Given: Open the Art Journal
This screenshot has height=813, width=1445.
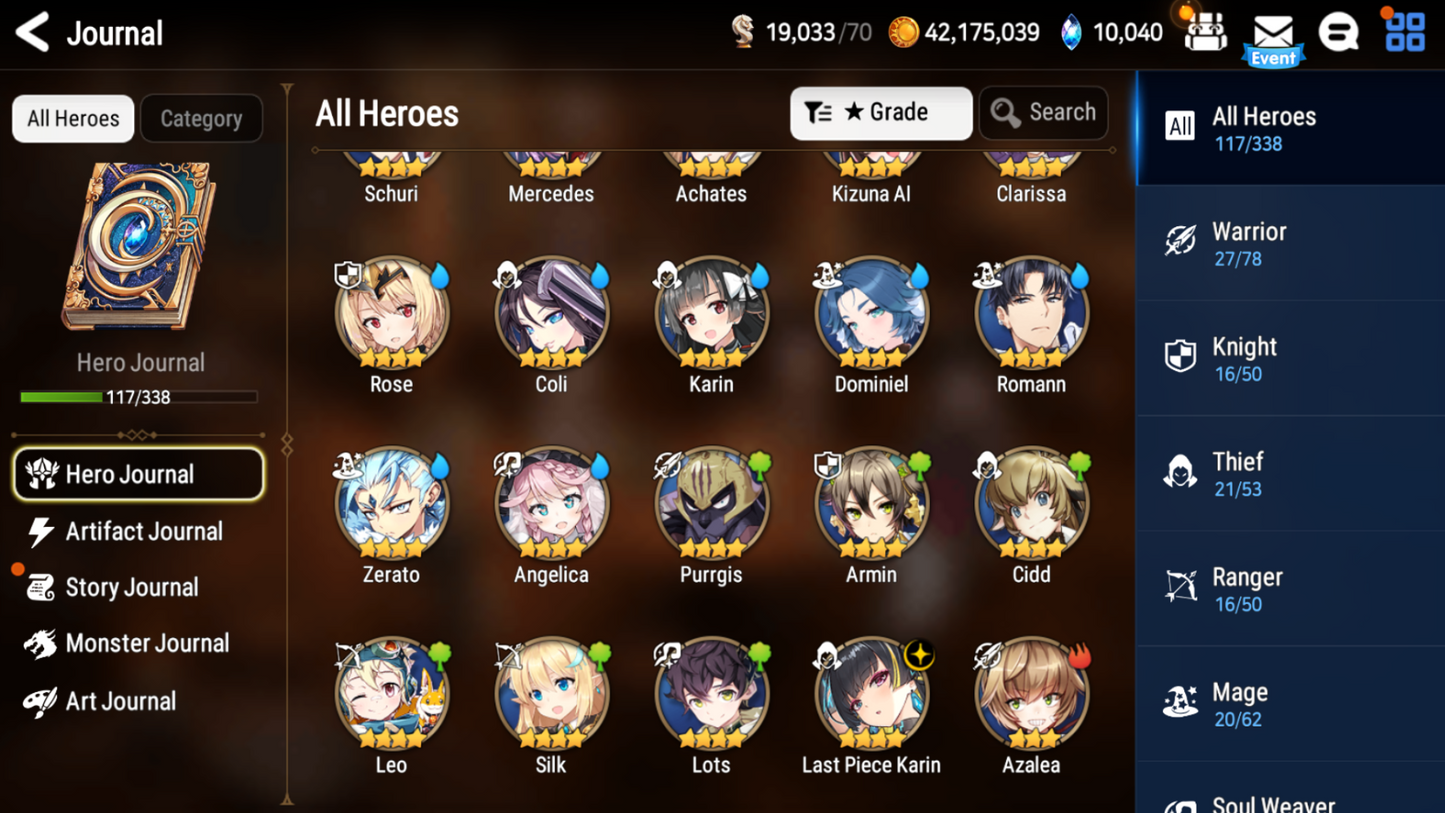Looking at the screenshot, I should (x=118, y=701).
